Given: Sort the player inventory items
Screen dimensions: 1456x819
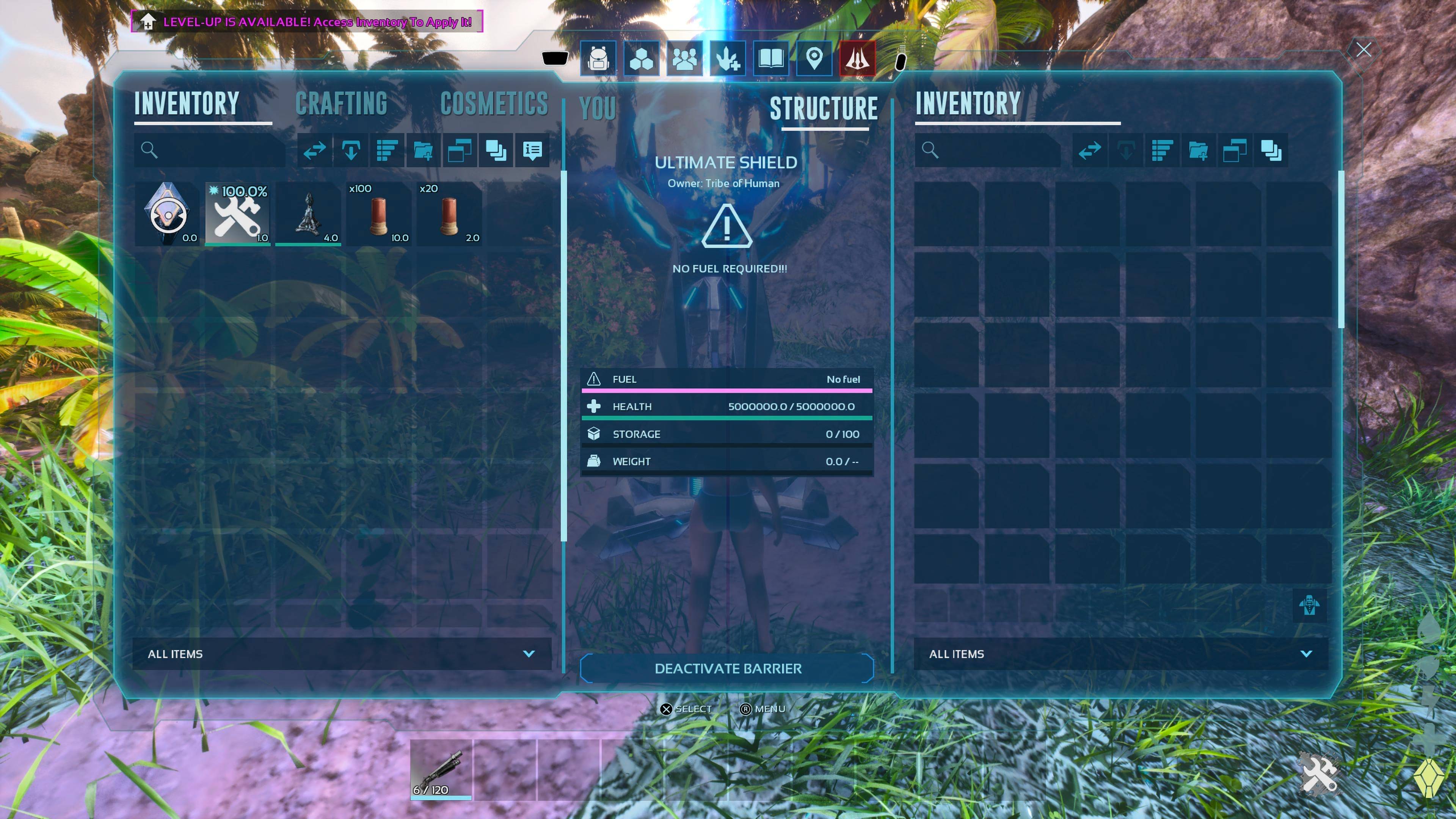Looking at the screenshot, I should tap(387, 151).
